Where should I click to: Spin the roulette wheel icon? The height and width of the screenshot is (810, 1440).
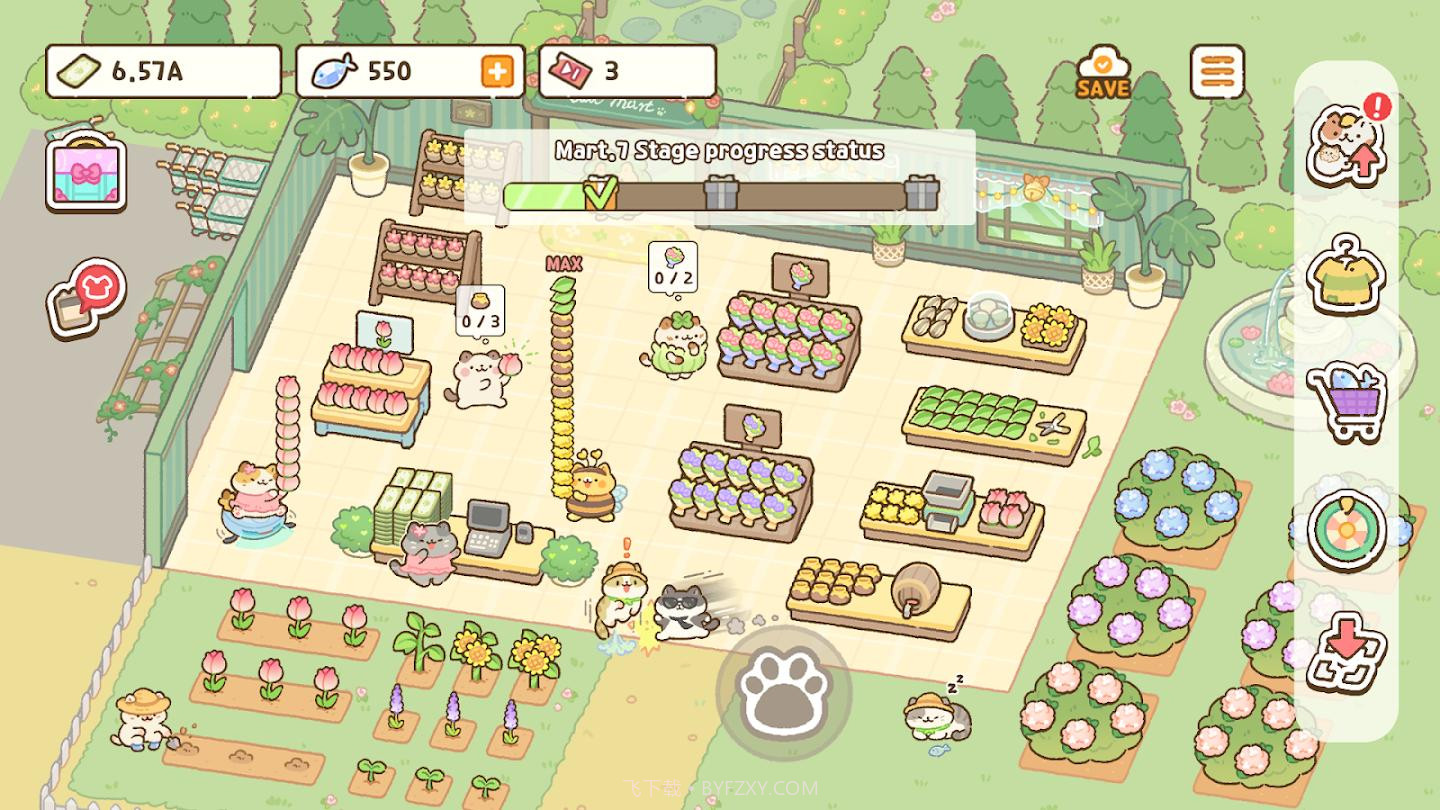[1346, 530]
